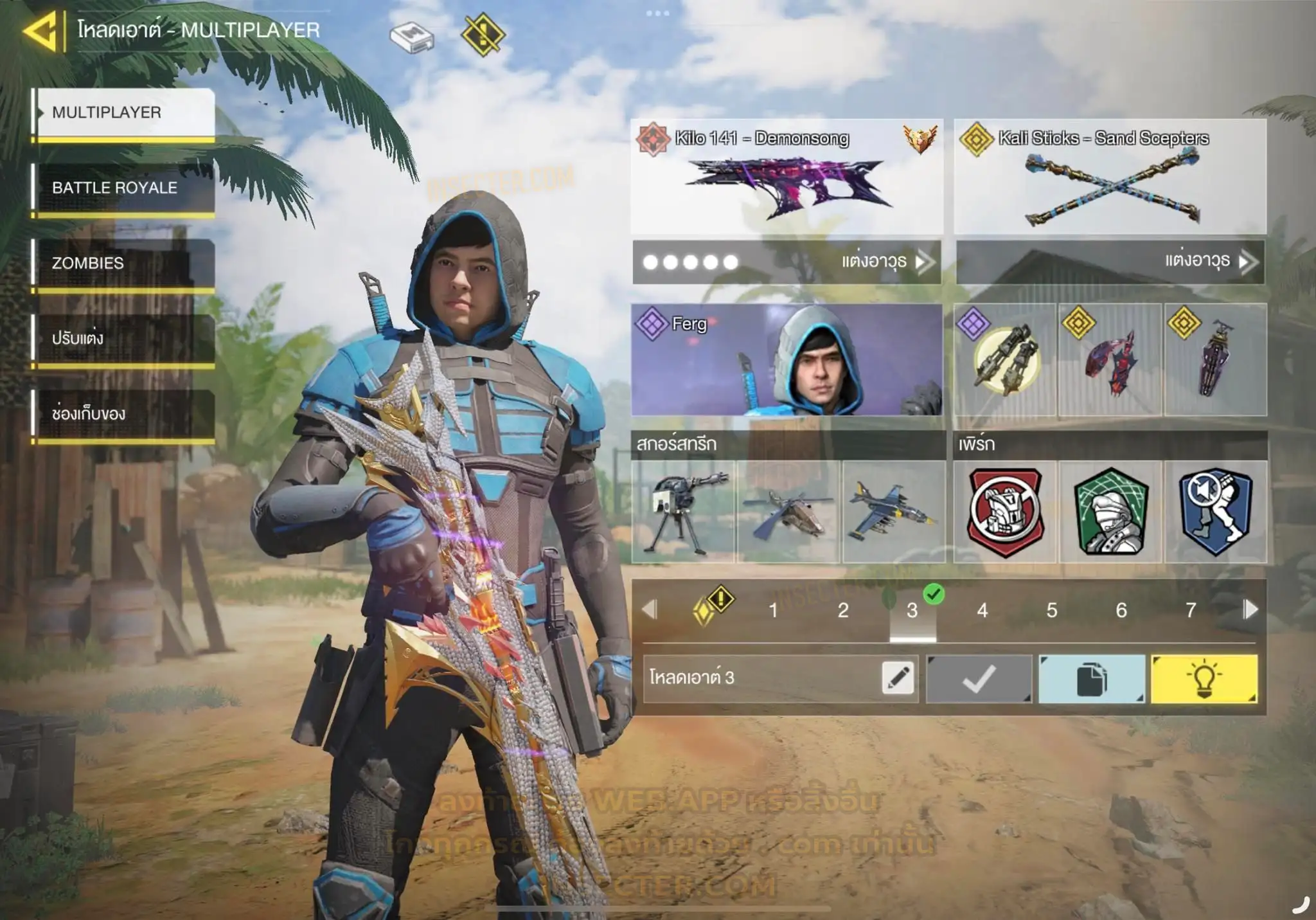
Task: Select the sentry gun scorestreak slot
Action: pyautogui.click(x=683, y=512)
